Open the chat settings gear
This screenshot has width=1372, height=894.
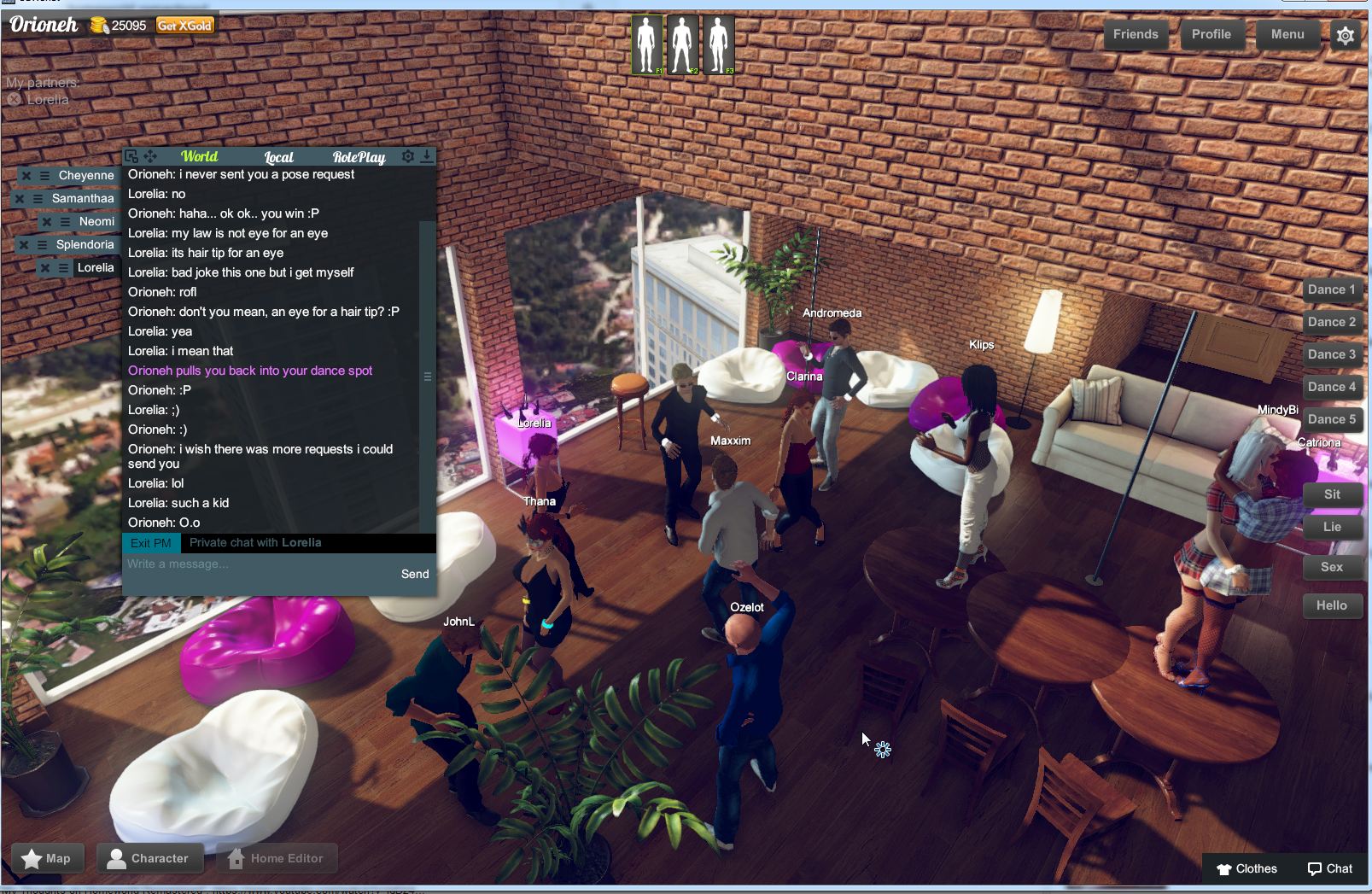coord(408,156)
